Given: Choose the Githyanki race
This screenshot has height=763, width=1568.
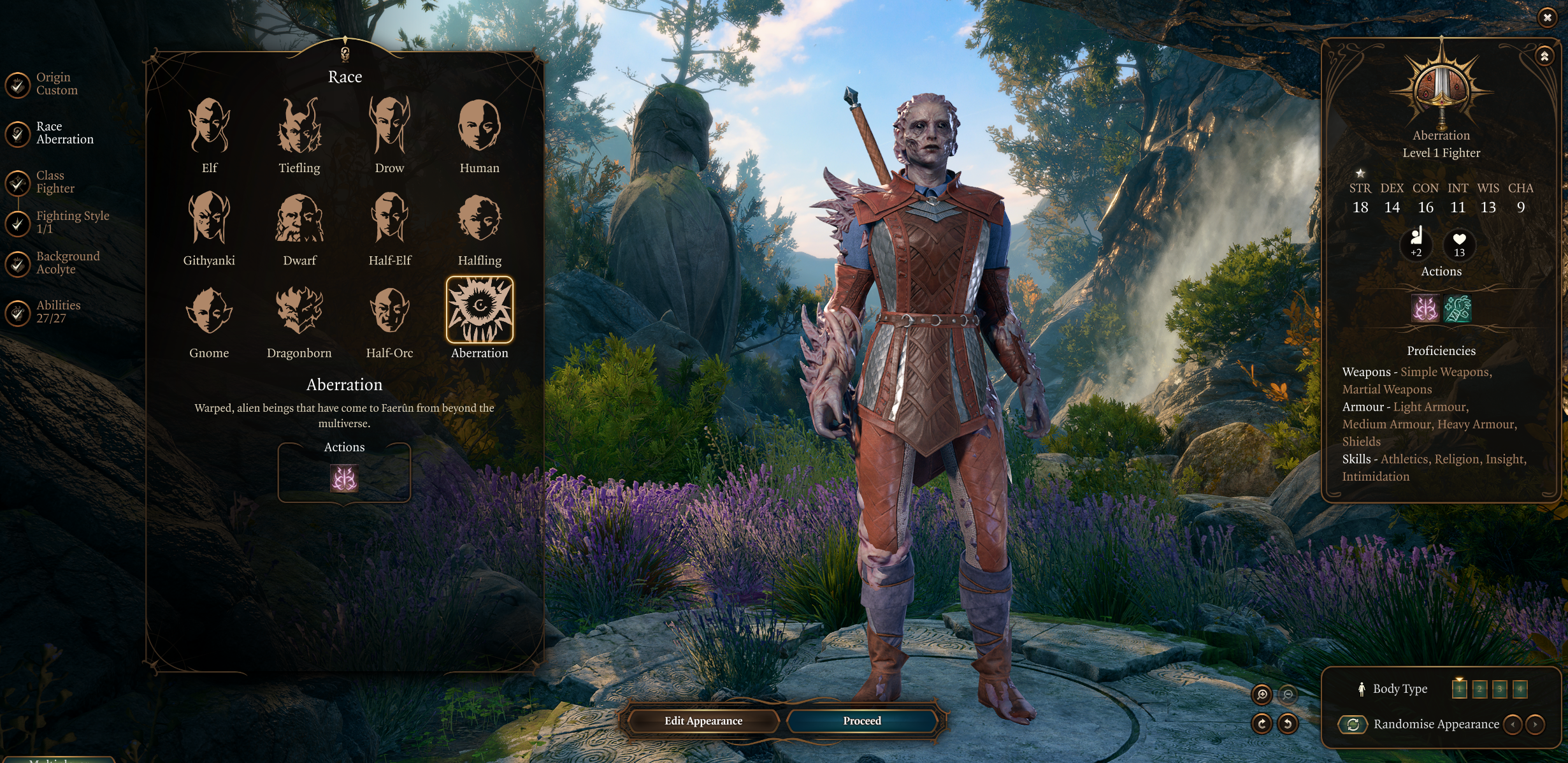Looking at the screenshot, I should click(x=209, y=219).
